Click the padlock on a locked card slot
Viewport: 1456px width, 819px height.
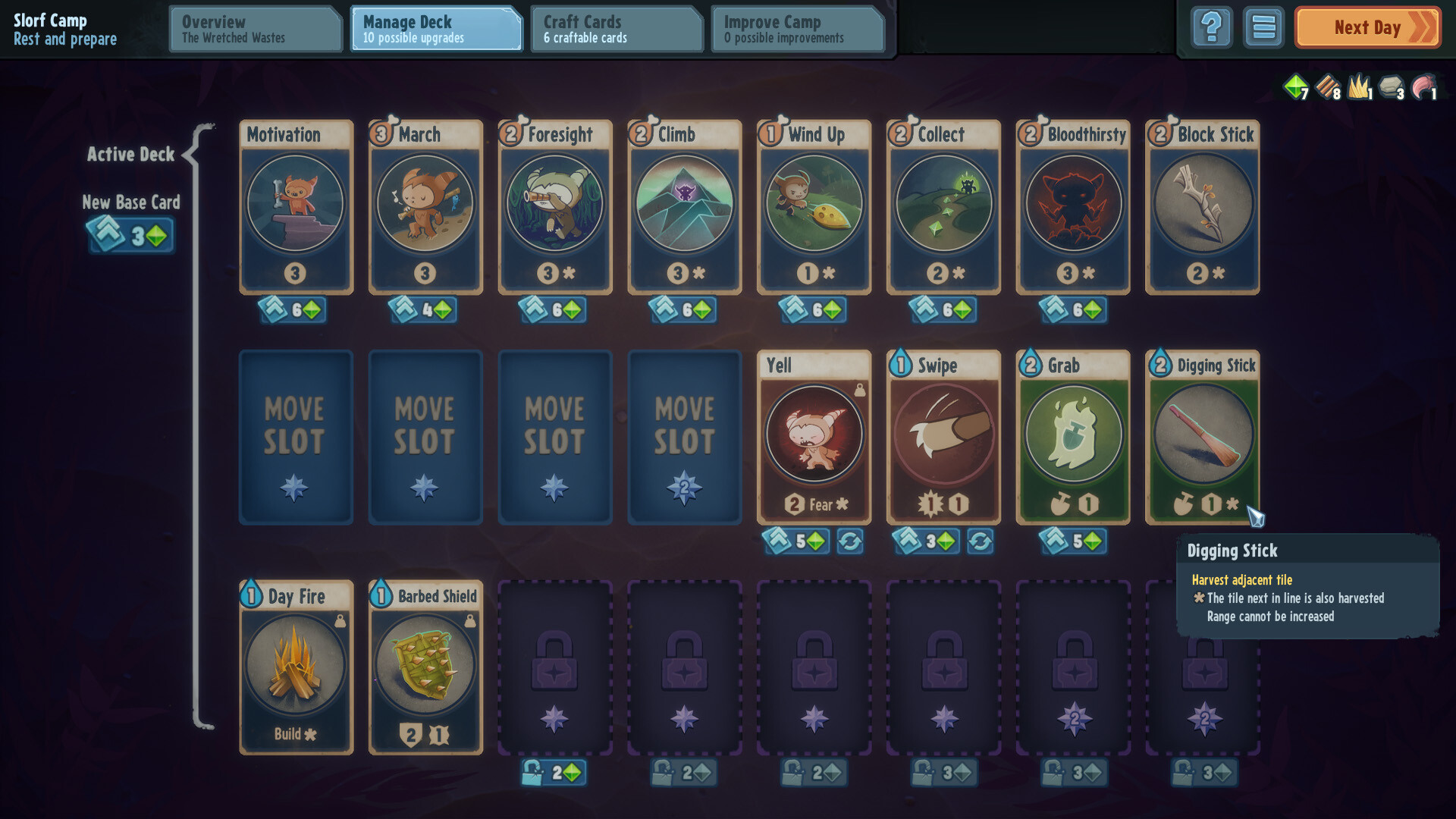tap(554, 669)
